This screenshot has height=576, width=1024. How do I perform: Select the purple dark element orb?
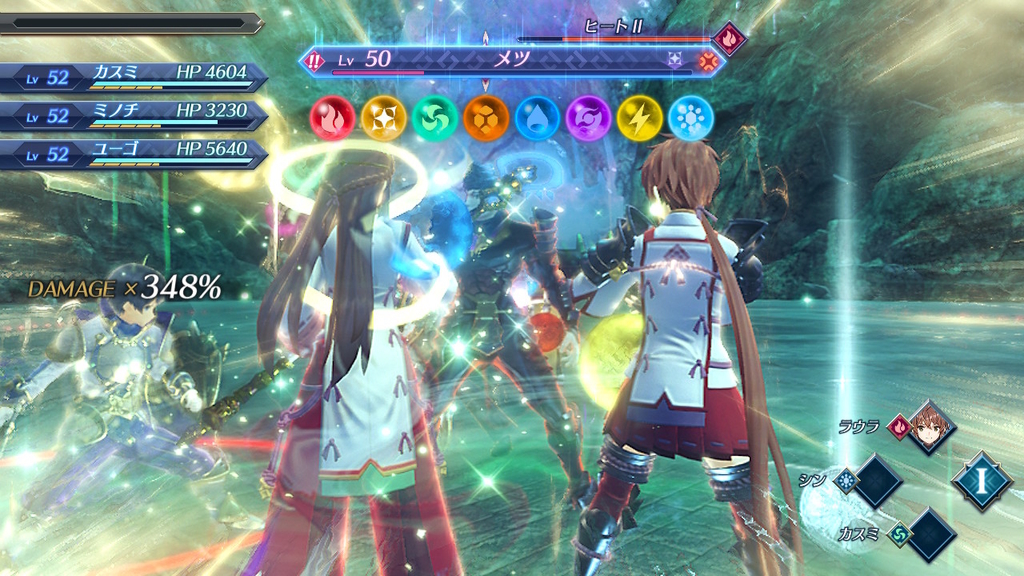[x=588, y=118]
